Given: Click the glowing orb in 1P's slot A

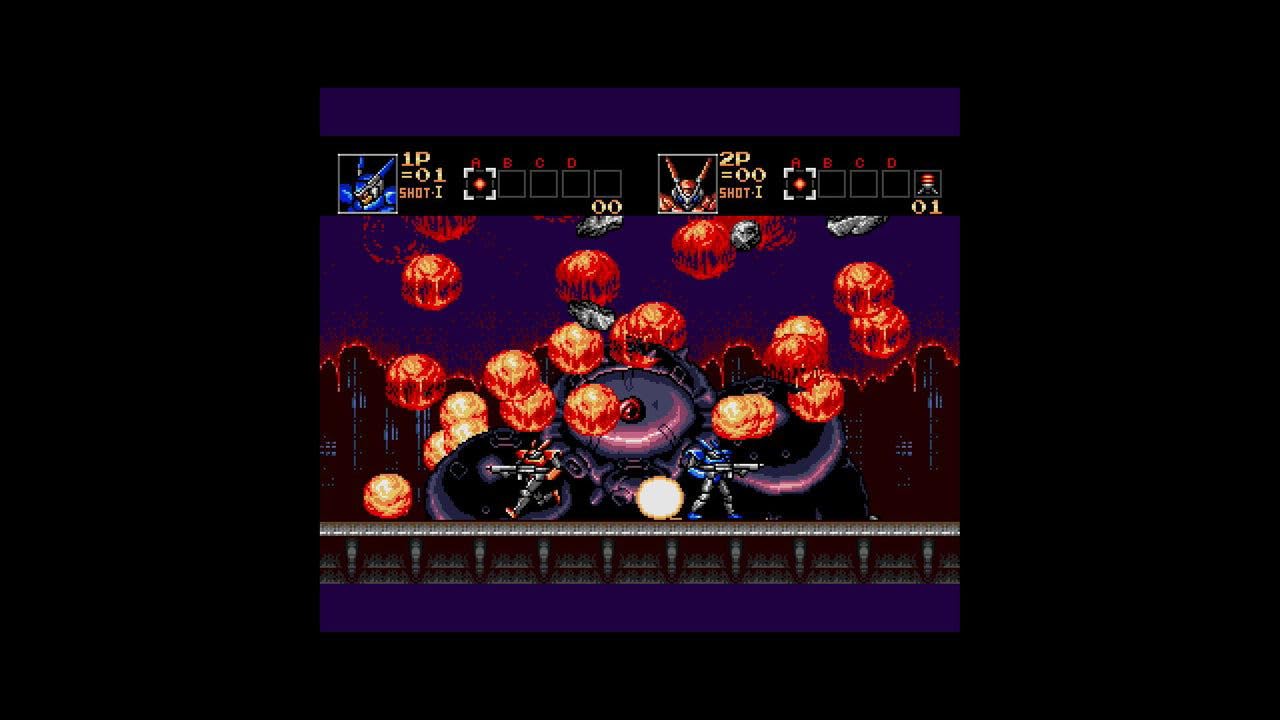Looking at the screenshot, I should pos(479,184).
